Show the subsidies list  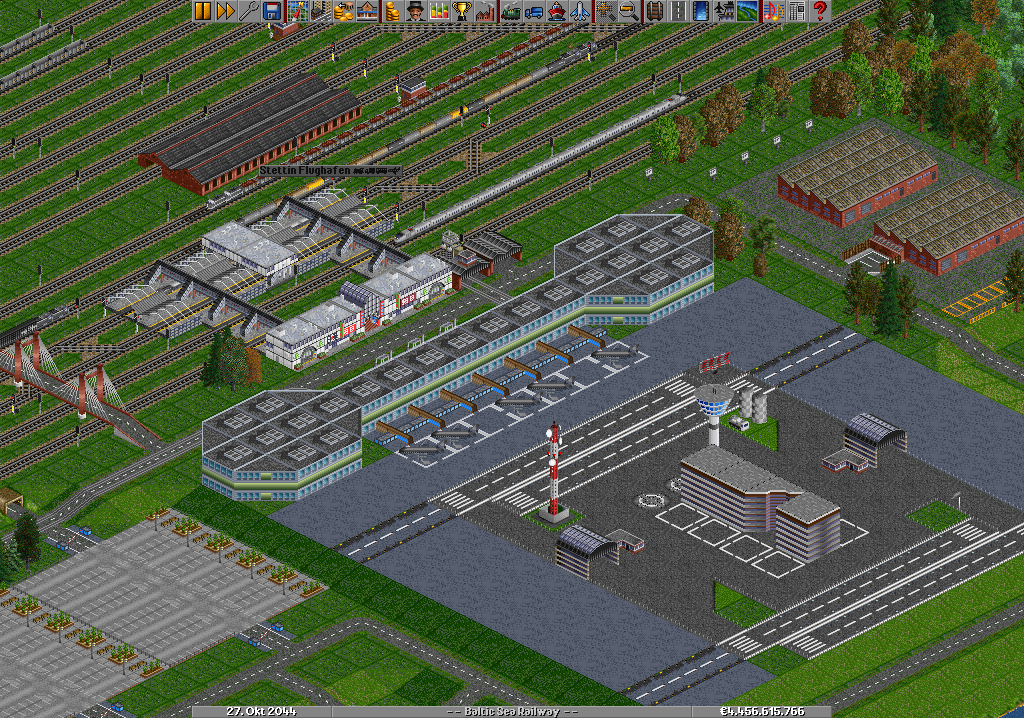[343, 11]
